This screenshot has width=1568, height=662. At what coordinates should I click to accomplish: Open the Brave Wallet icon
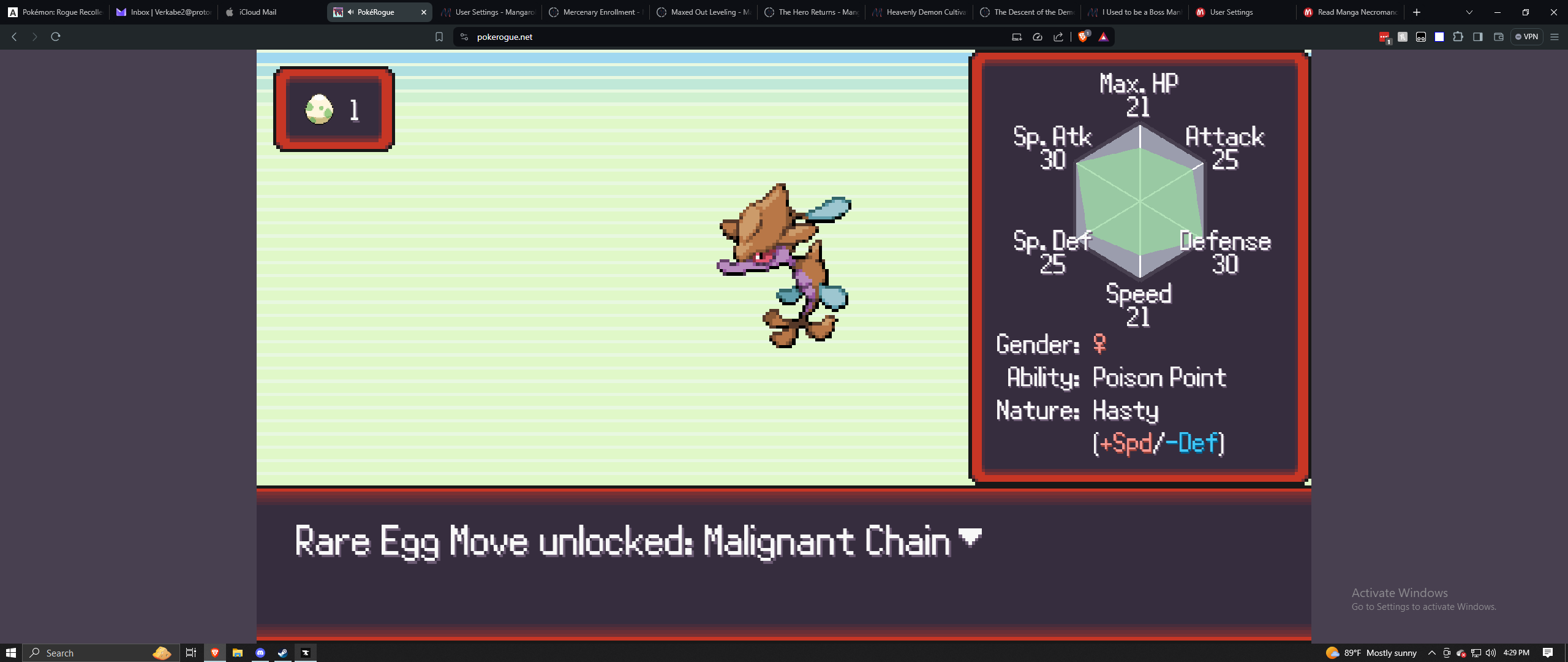click(x=1499, y=37)
